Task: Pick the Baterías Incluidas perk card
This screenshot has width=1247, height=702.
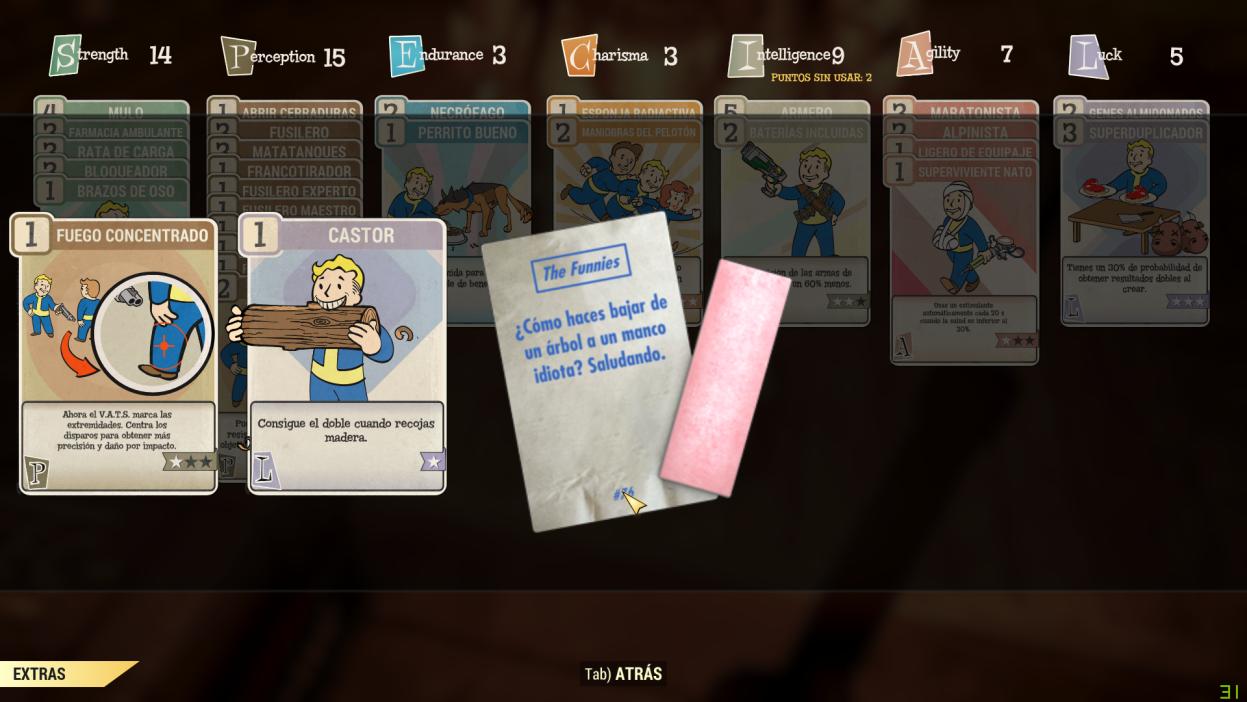Action: coord(796,200)
